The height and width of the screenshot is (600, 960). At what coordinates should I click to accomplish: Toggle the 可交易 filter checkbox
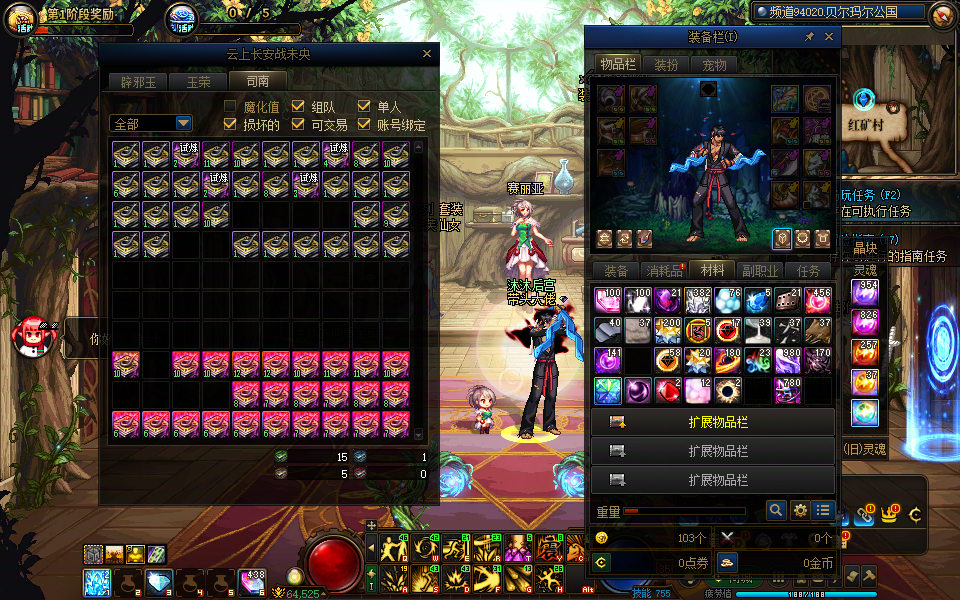[298, 125]
